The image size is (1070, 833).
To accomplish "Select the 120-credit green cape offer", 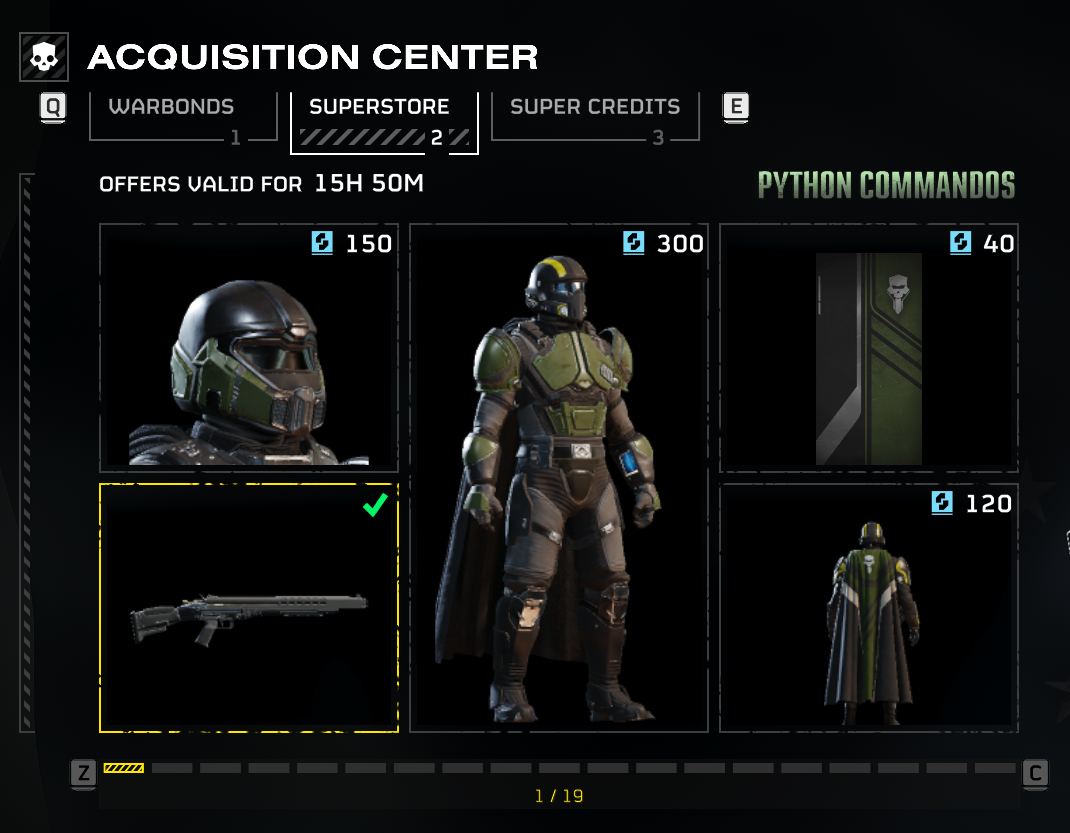I will pyautogui.click(x=869, y=608).
